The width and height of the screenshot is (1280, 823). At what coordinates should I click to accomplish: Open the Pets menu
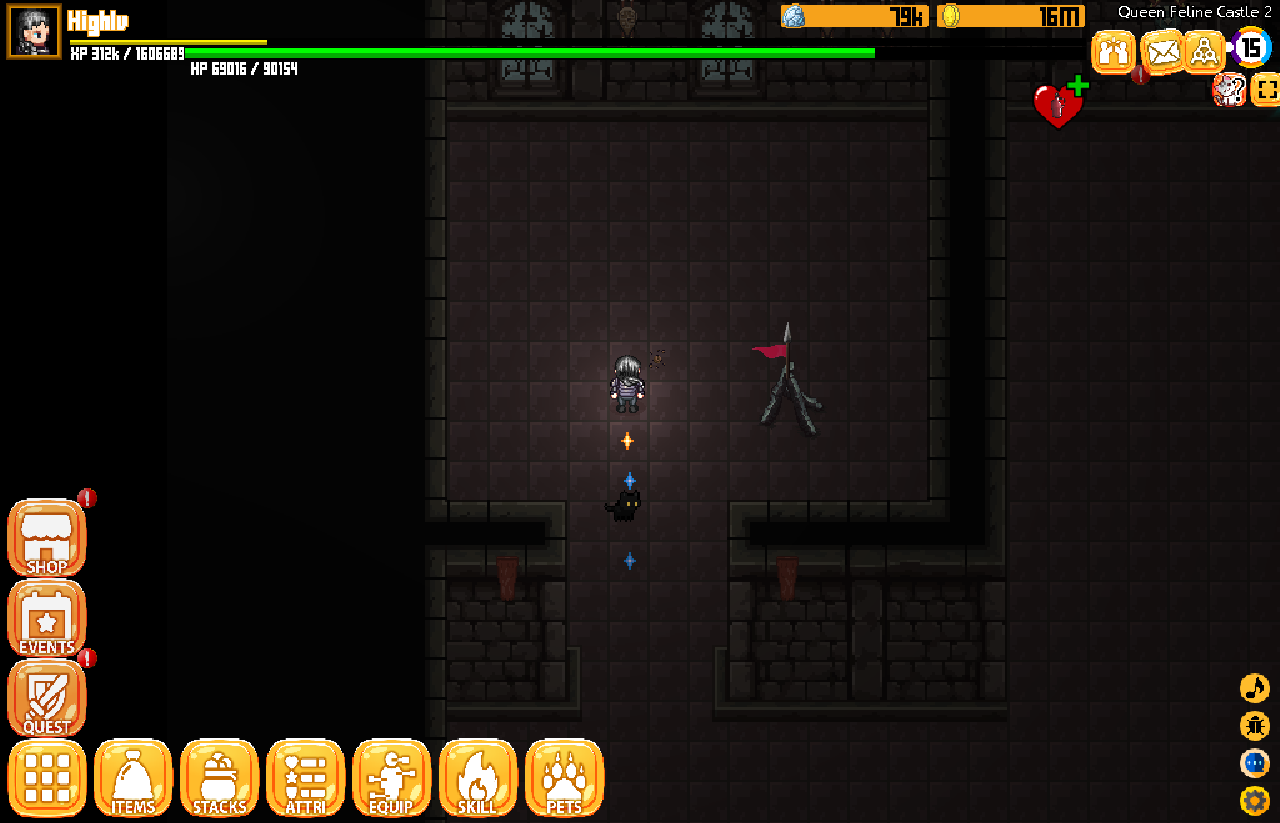(564, 778)
